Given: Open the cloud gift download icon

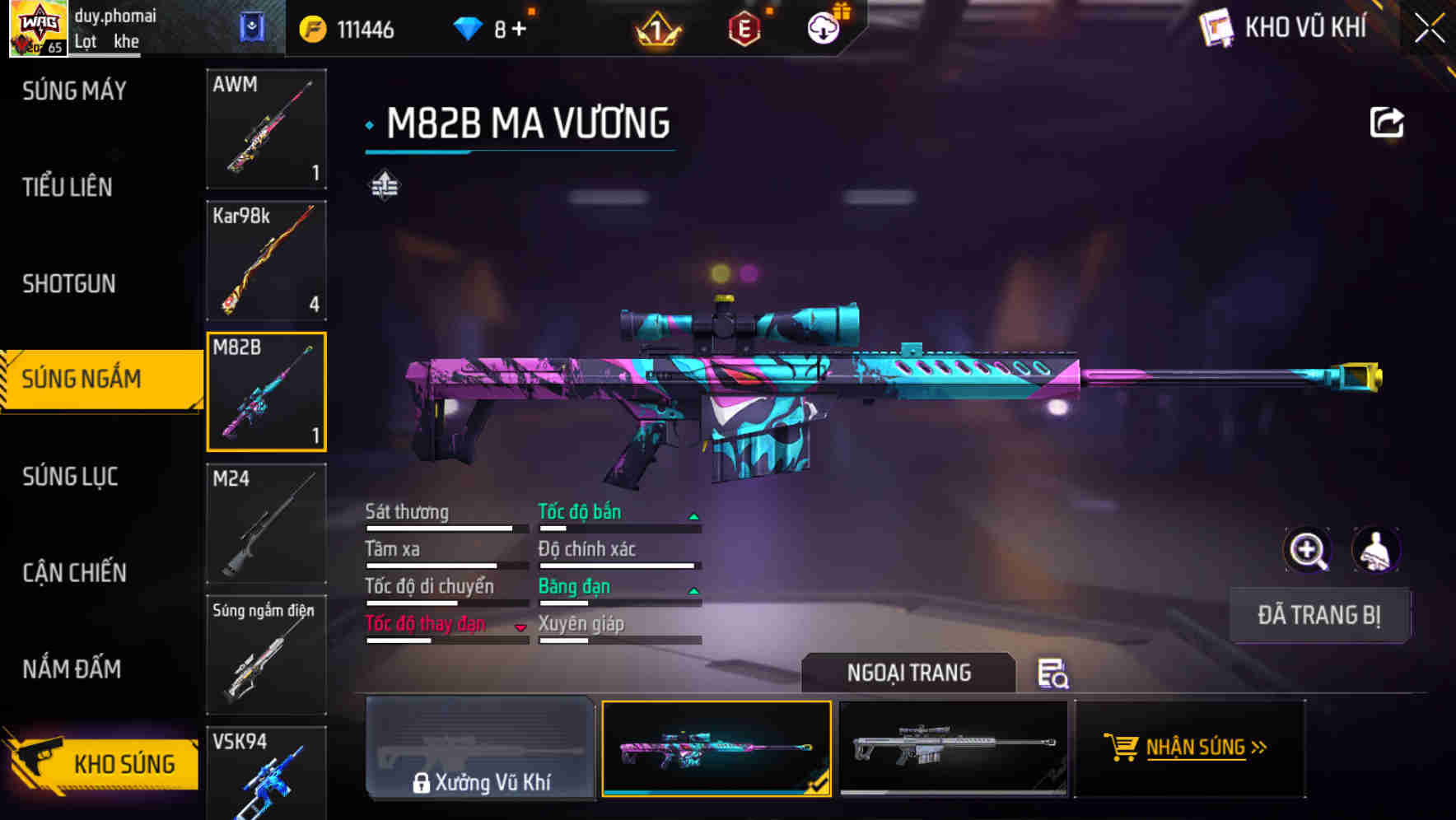Looking at the screenshot, I should click(823, 27).
